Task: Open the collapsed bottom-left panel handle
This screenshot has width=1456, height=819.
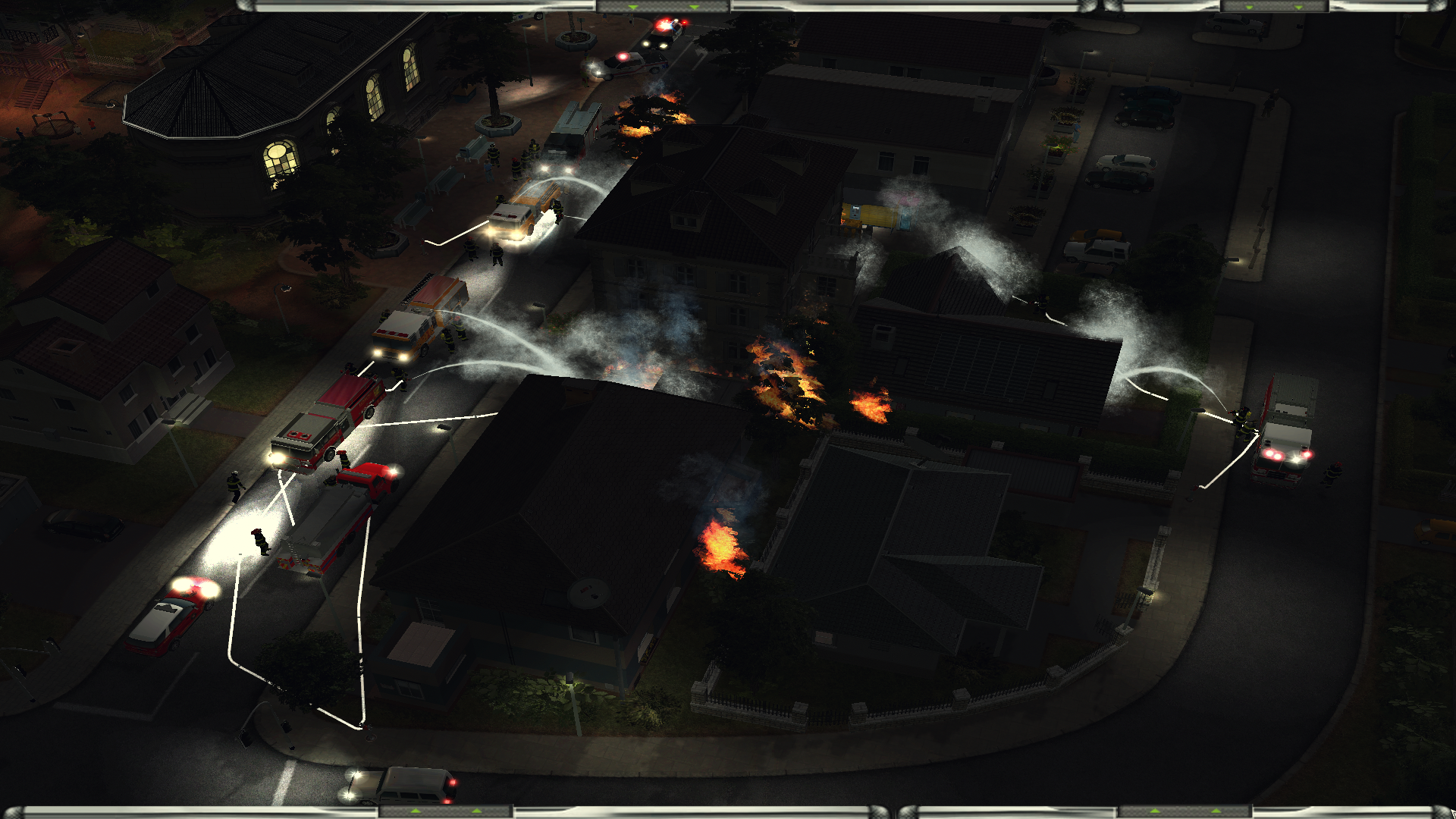Action: (446, 812)
